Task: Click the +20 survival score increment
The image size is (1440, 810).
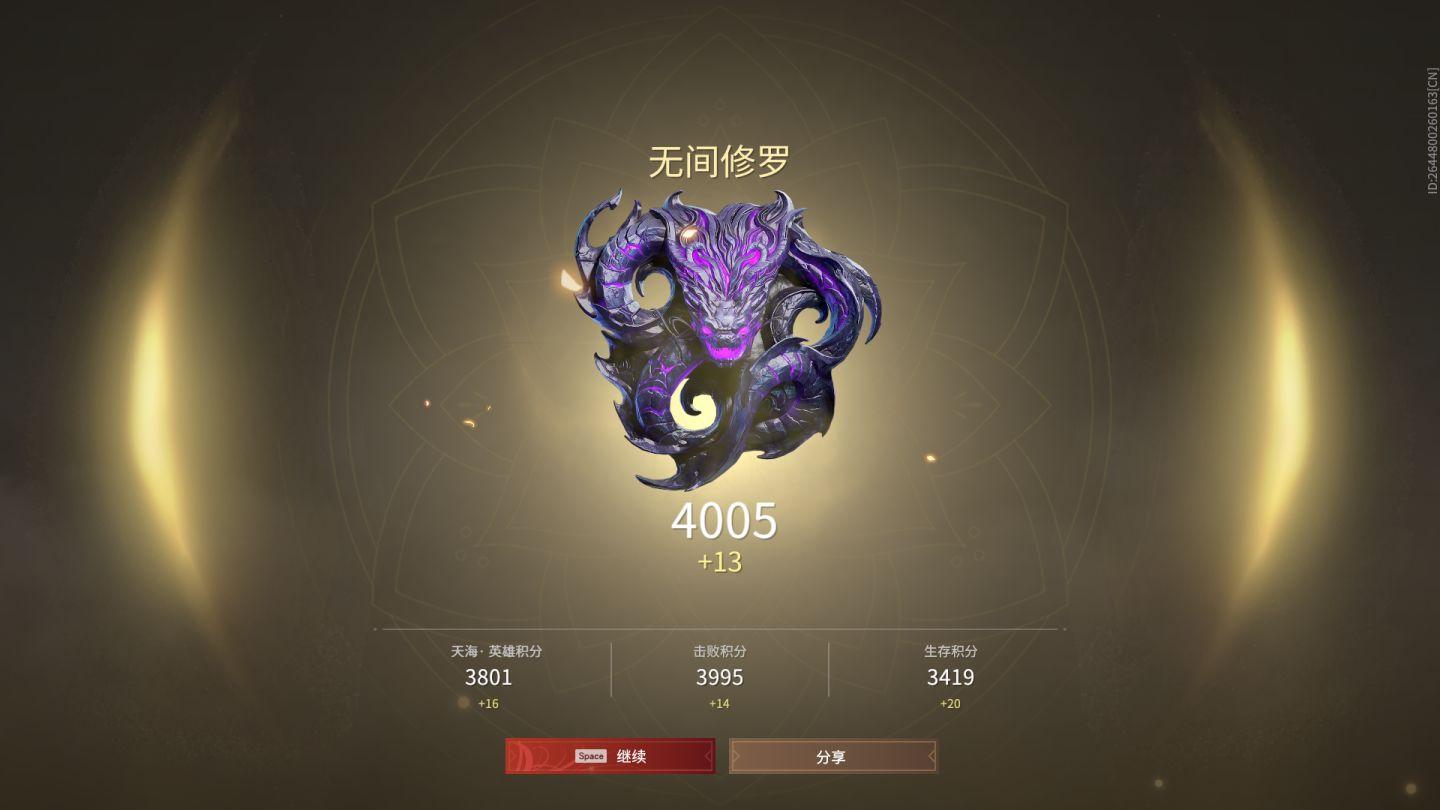Action: pyautogui.click(x=950, y=703)
